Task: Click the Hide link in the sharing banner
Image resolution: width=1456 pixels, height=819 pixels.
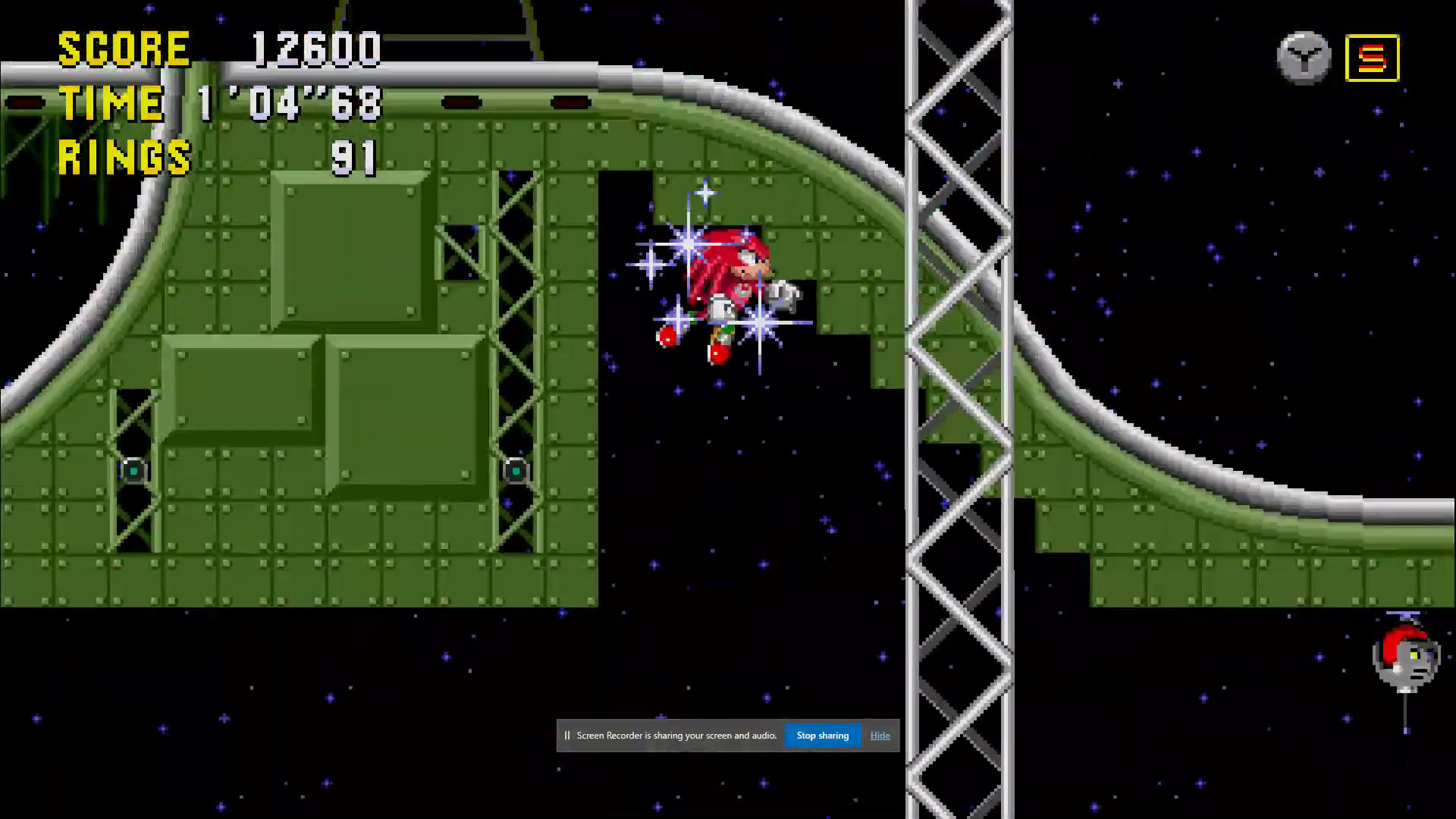Action: [880, 735]
